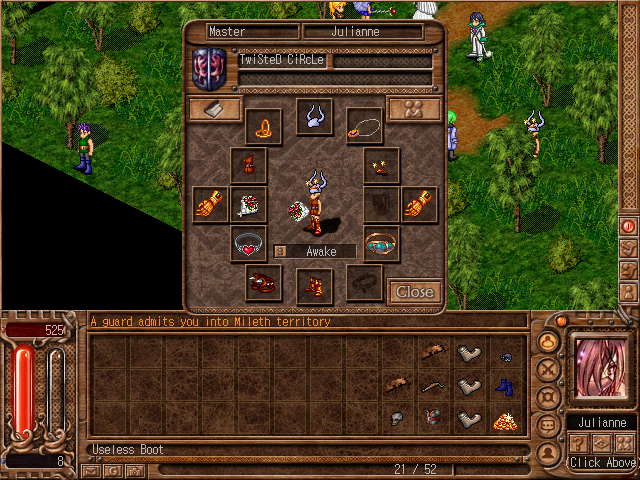Close the equipment window
Image resolution: width=640 pixels, height=480 pixels.
coord(414,291)
